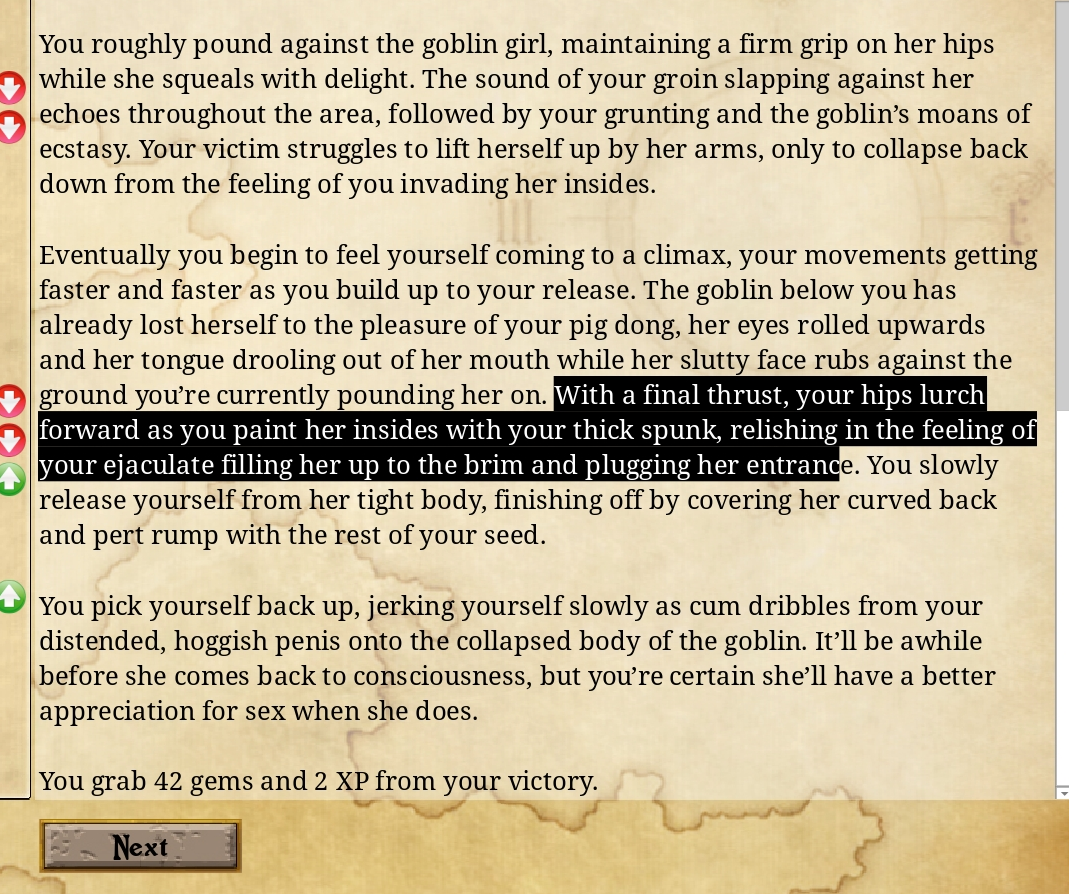Click the text panel's scroll-down arrow
The height and width of the screenshot is (894, 1069).
point(1062,791)
